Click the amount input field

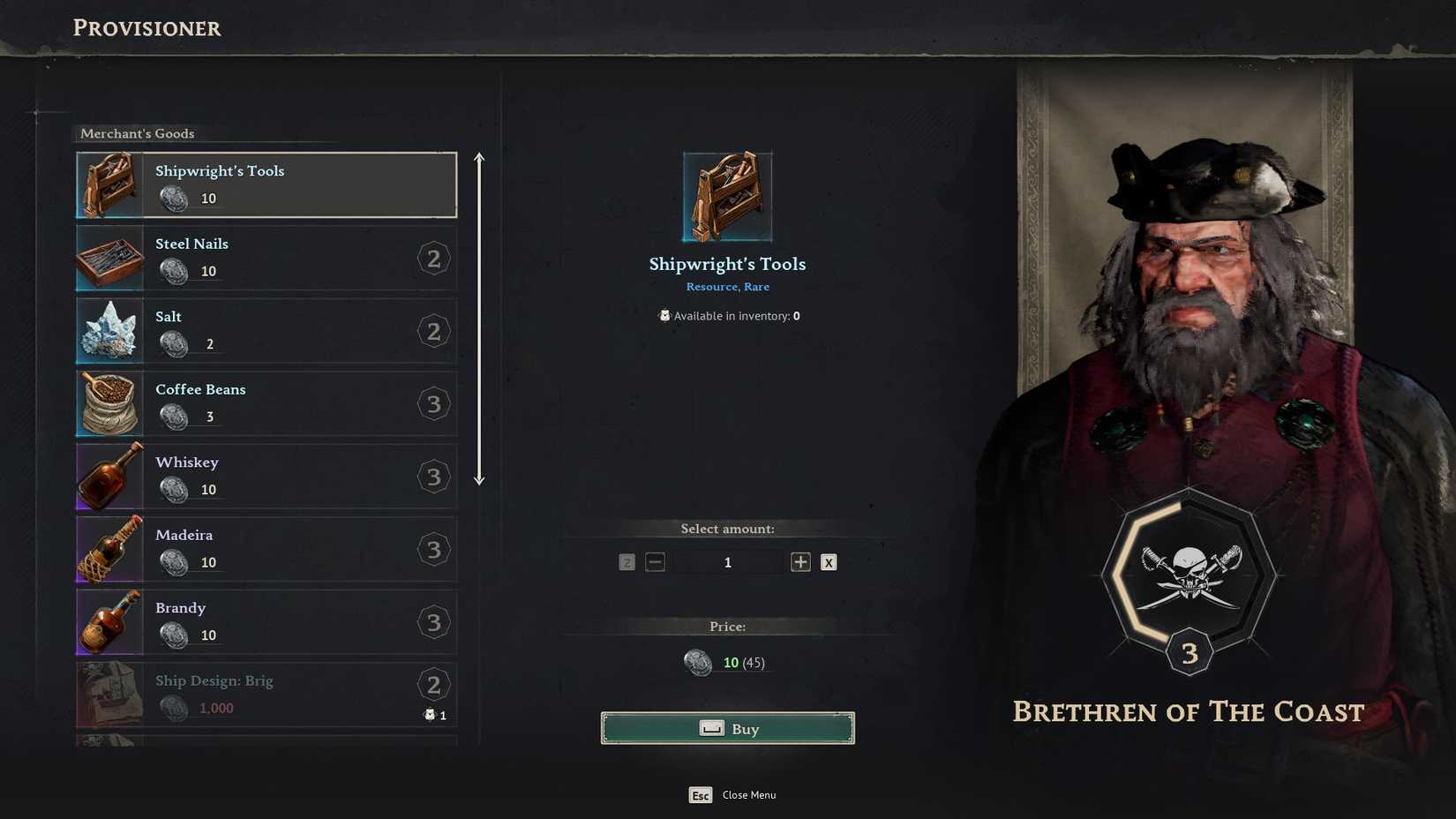pos(727,561)
